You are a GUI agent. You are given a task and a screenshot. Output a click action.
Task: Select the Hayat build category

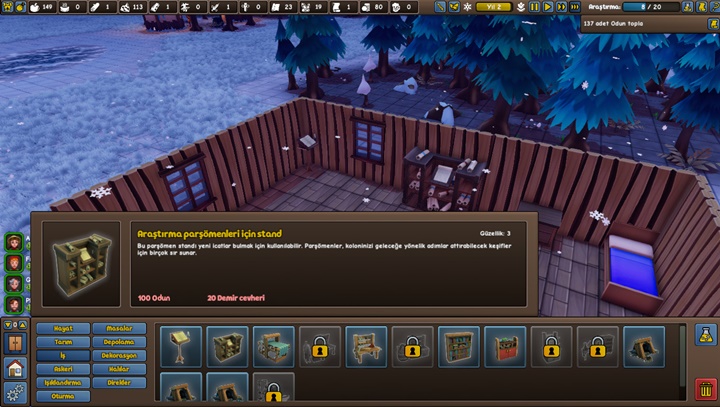pos(63,328)
